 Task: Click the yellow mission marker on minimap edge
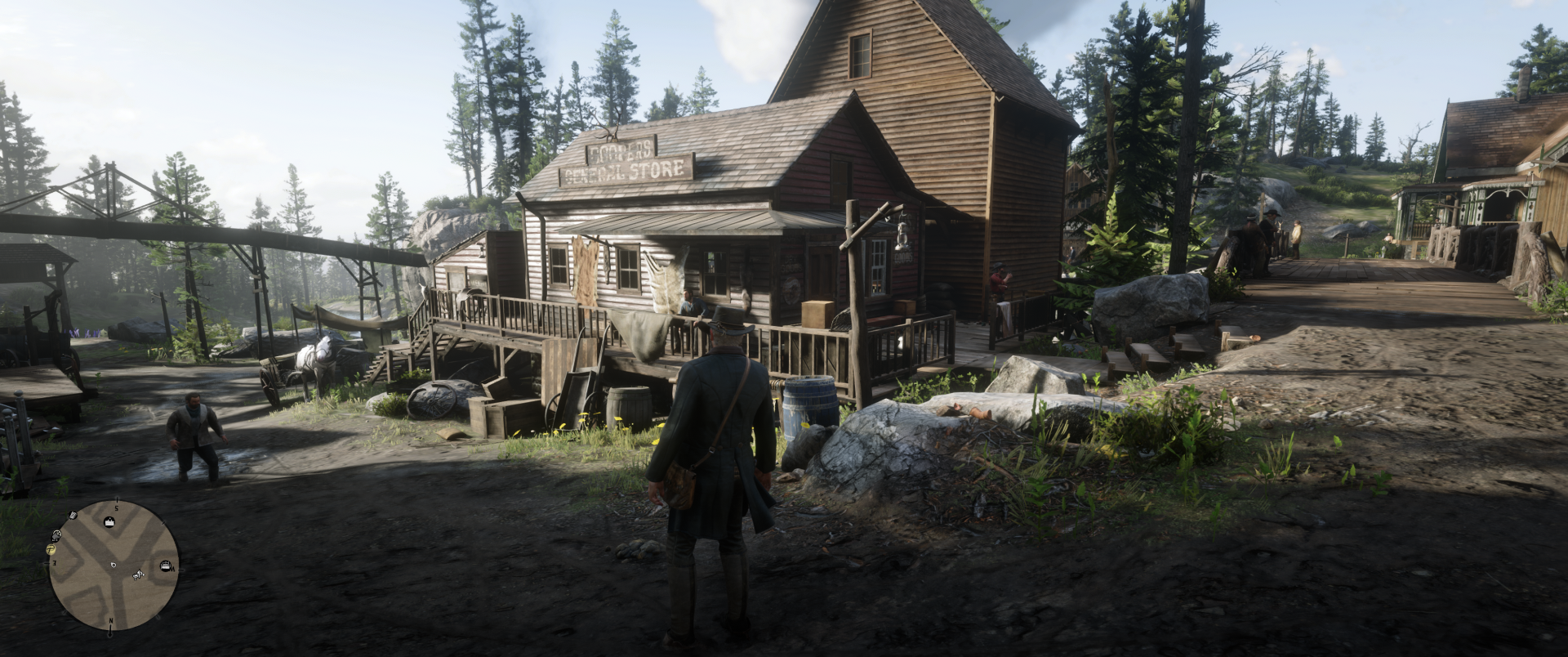coord(51,550)
